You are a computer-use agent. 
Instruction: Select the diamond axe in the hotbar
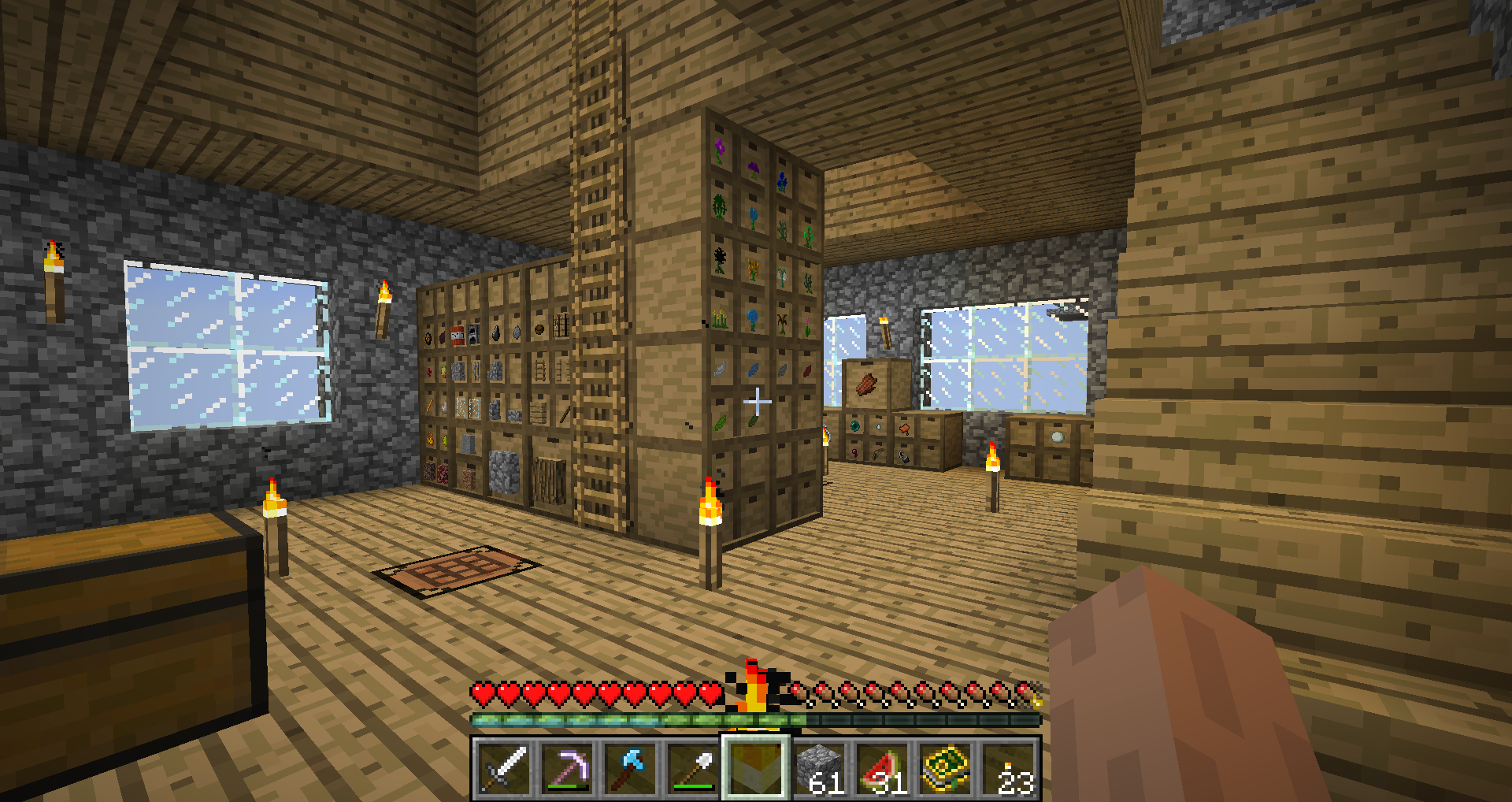(630, 768)
